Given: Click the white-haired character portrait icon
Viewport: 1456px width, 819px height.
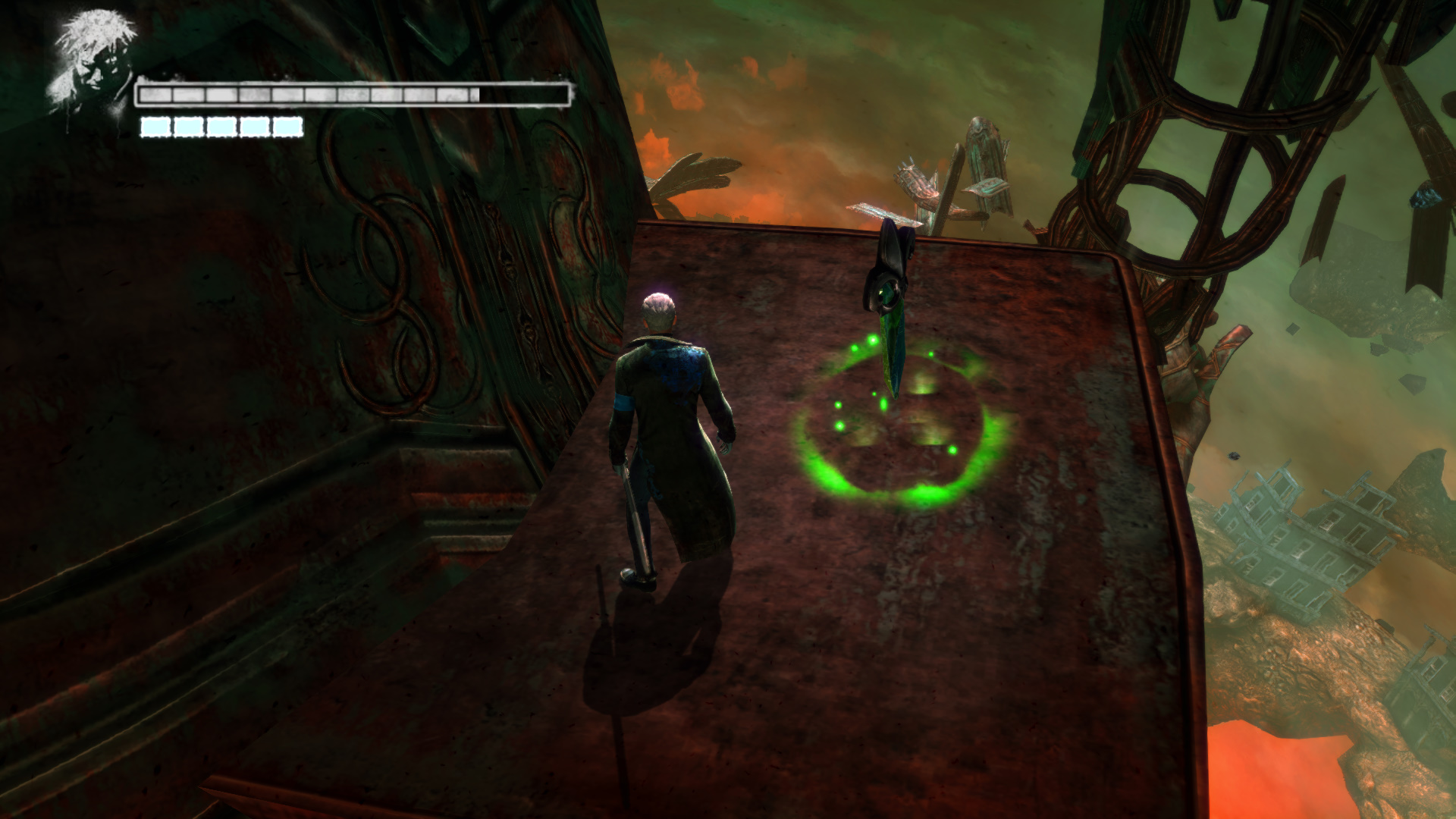Looking at the screenshot, I should 93,62.
